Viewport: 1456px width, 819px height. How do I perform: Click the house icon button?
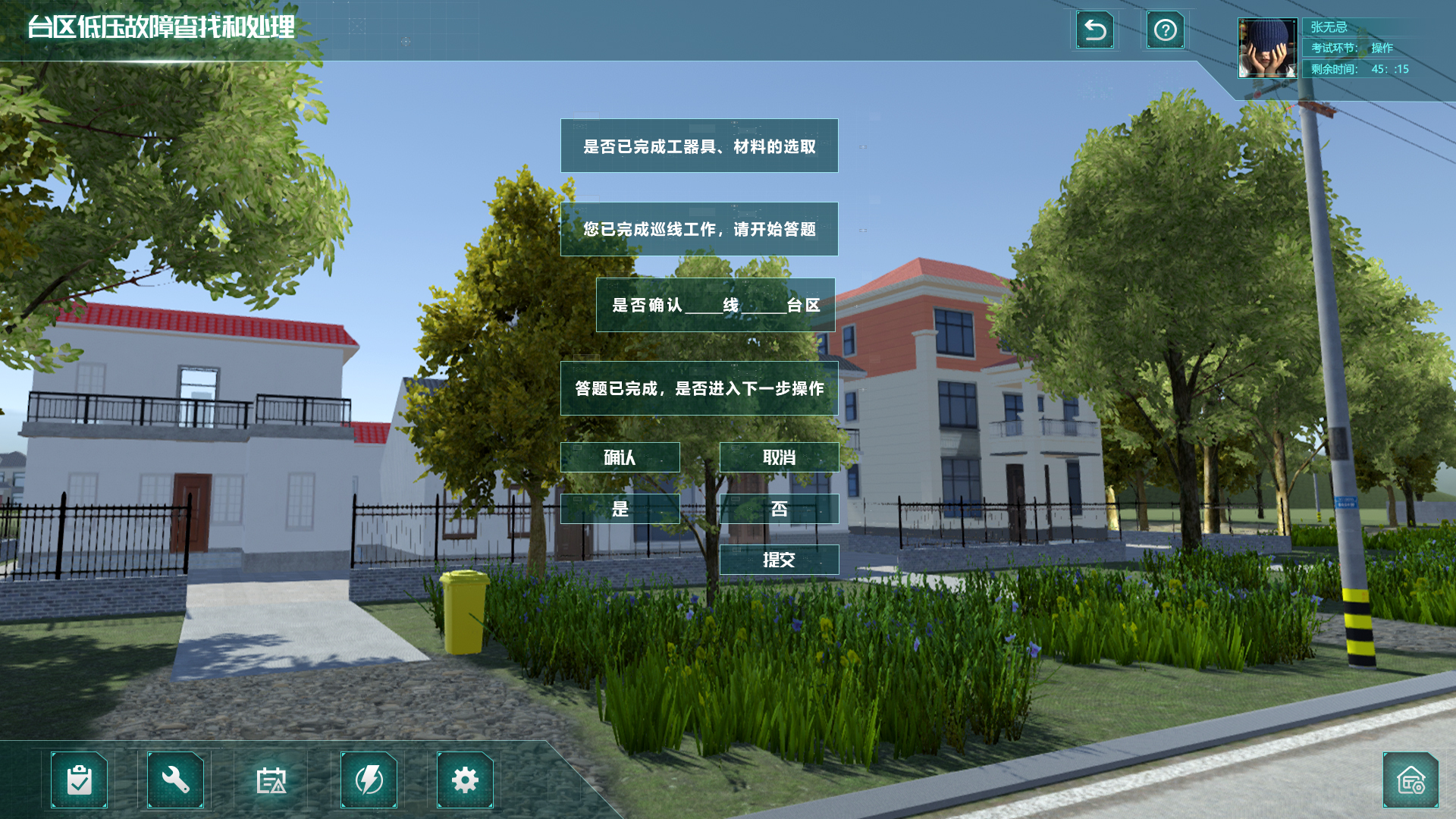click(1410, 780)
